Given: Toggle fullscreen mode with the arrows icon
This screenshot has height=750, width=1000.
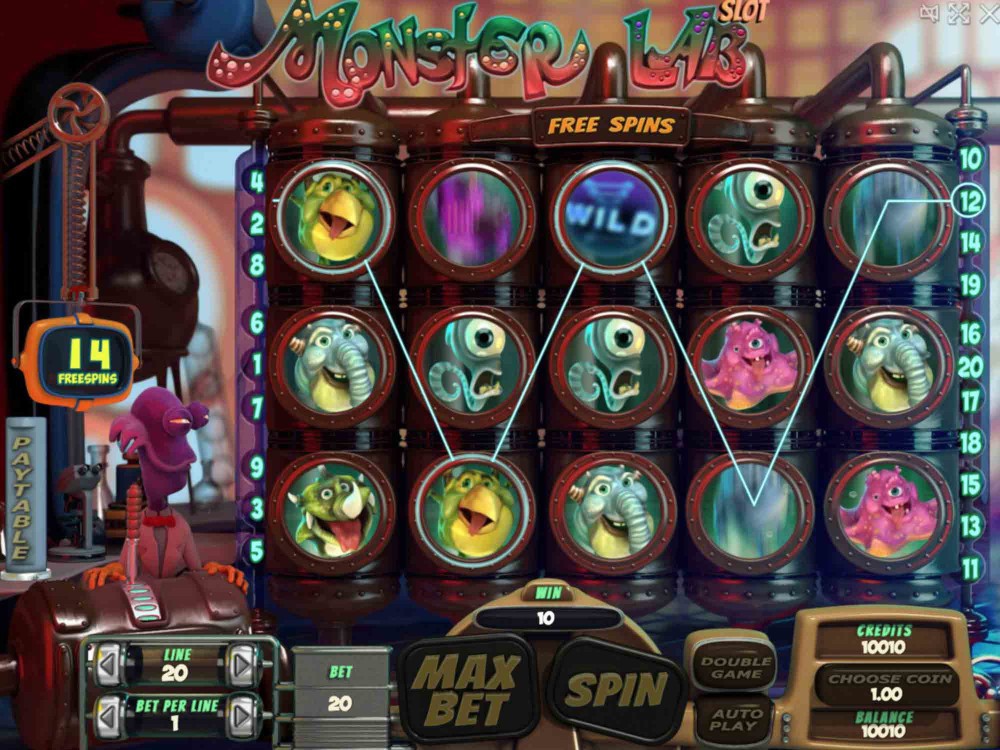Looking at the screenshot, I should click(958, 13).
